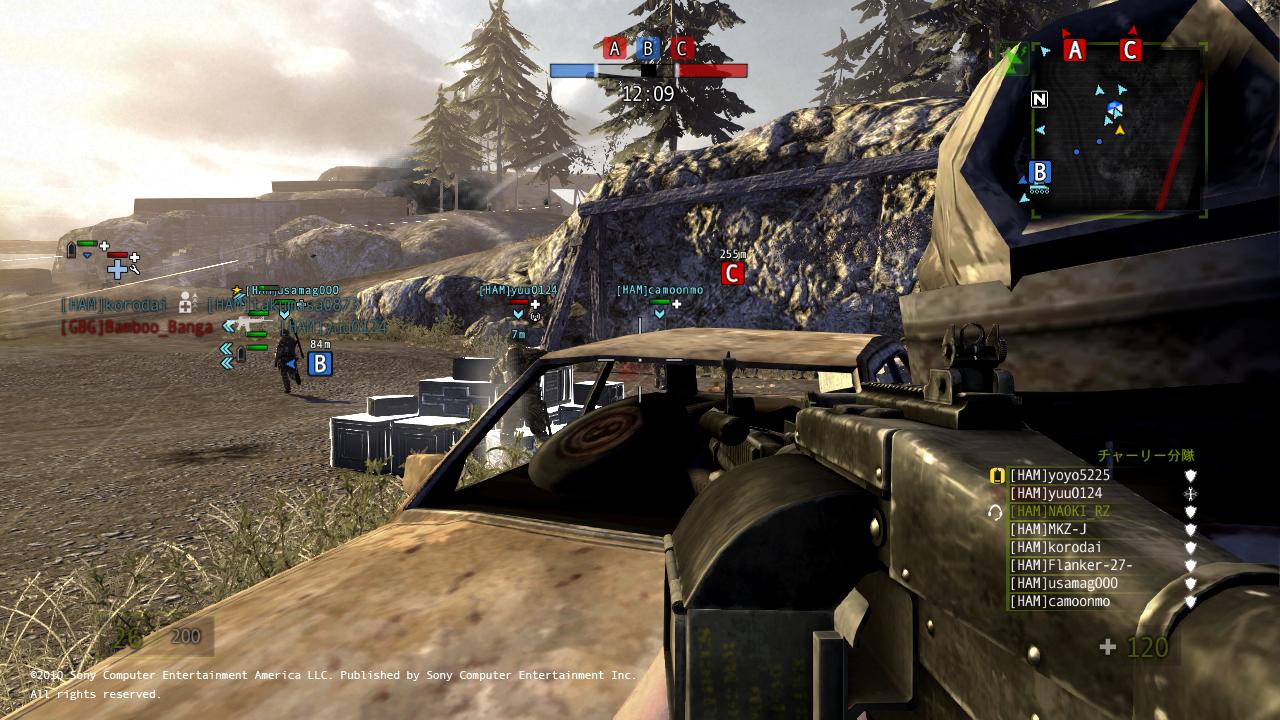The image size is (1280, 720).
Task: Select the B waypoint showing 84m
Action: (x=320, y=364)
